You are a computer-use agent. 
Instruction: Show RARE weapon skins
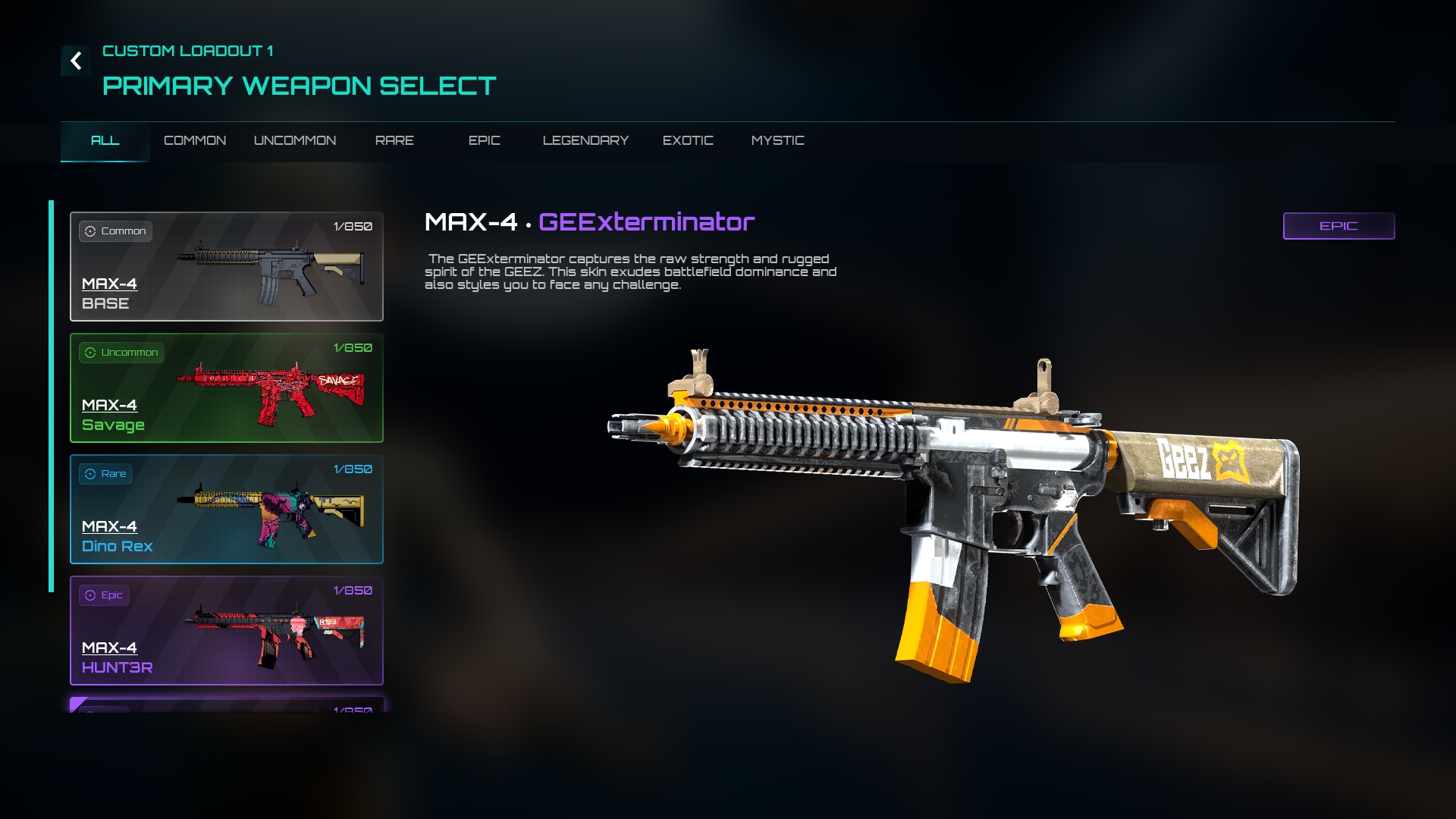[x=394, y=141]
